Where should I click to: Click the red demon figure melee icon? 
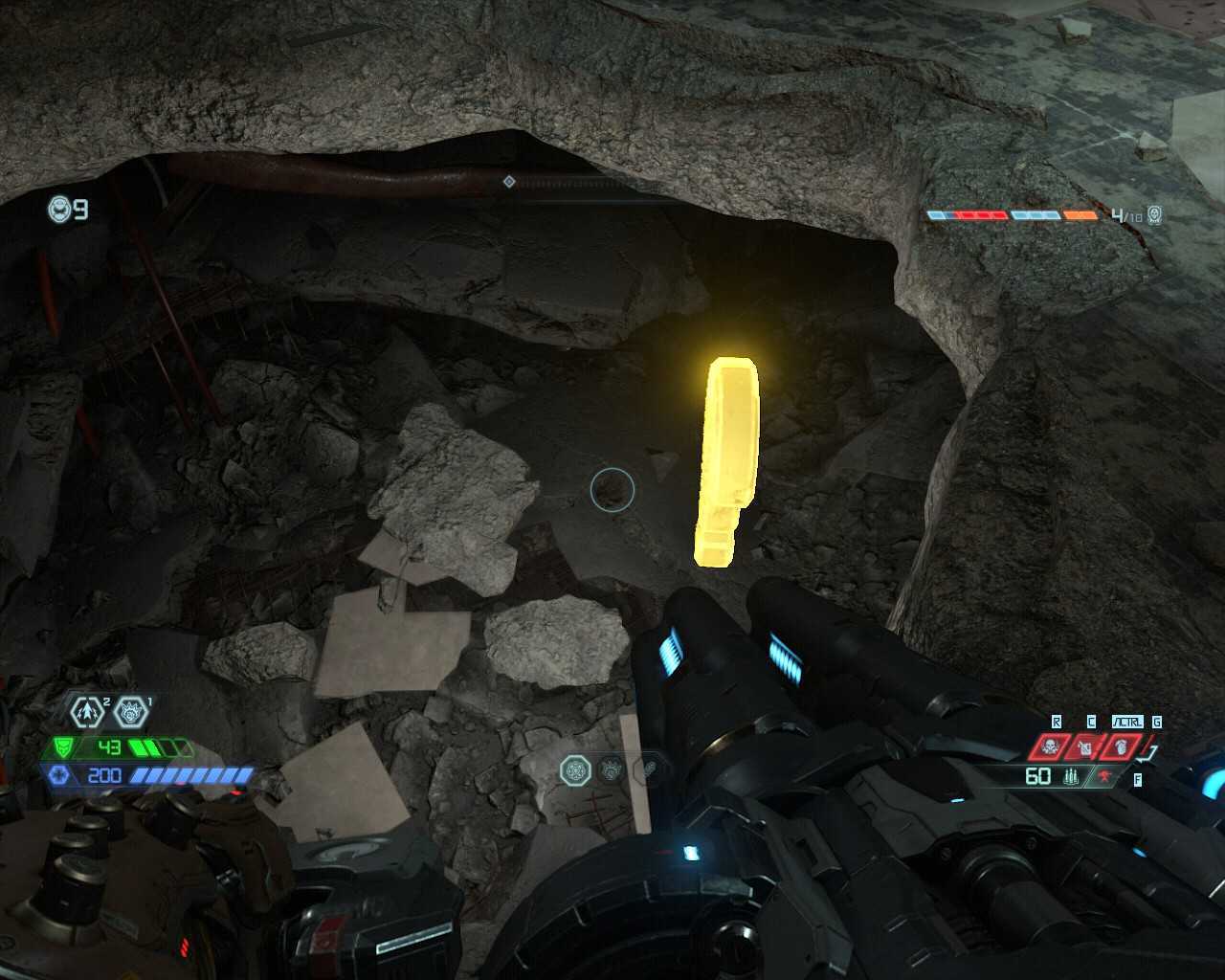(1106, 776)
